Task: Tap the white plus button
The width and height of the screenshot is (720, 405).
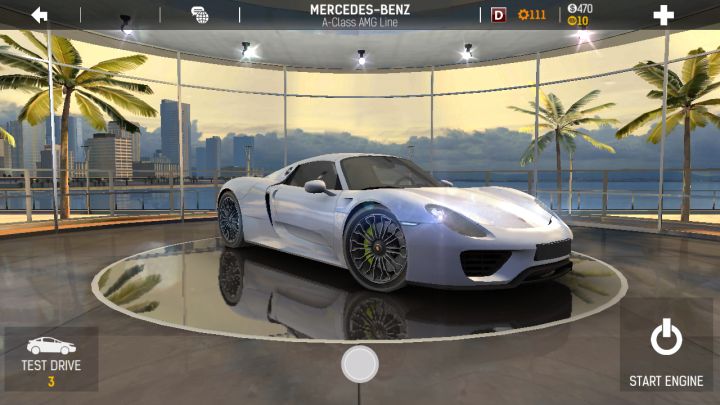Action: click(663, 15)
